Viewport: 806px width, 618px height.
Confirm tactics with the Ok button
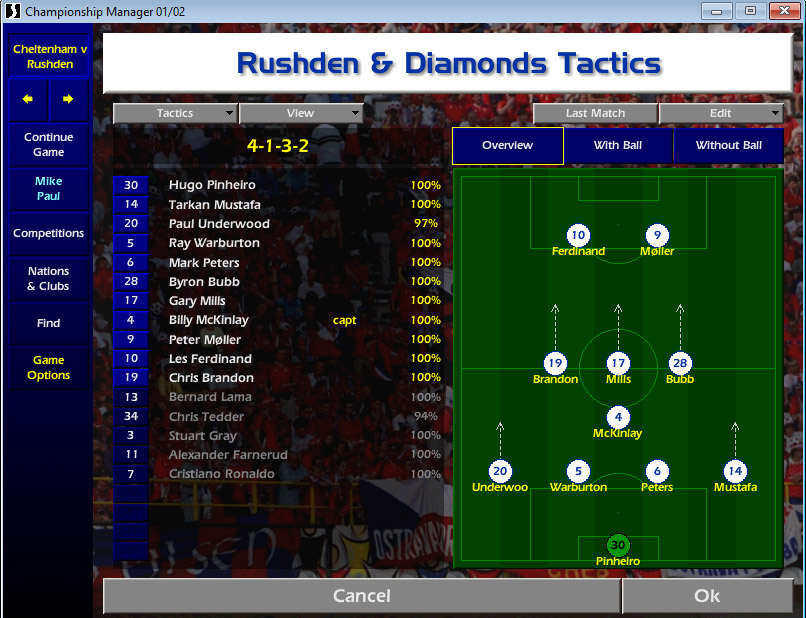click(707, 596)
